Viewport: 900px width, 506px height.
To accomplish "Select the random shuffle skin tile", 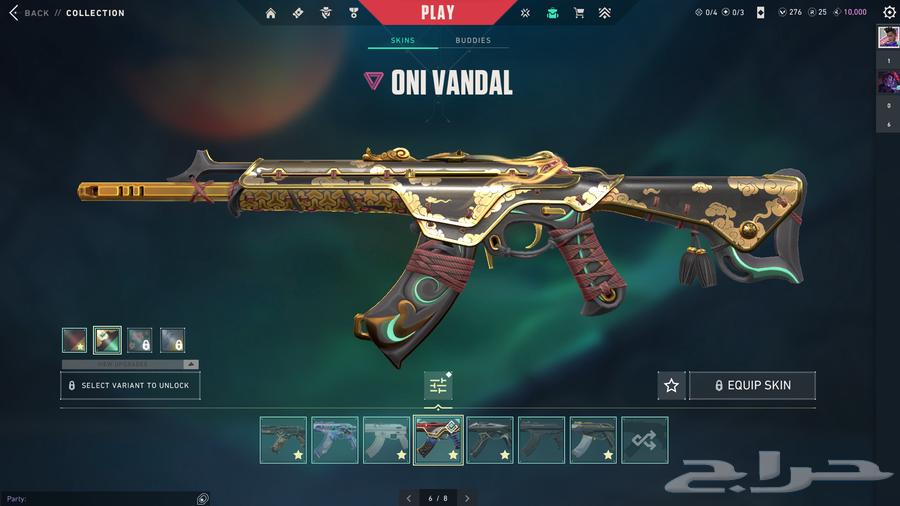I will 645,440.
